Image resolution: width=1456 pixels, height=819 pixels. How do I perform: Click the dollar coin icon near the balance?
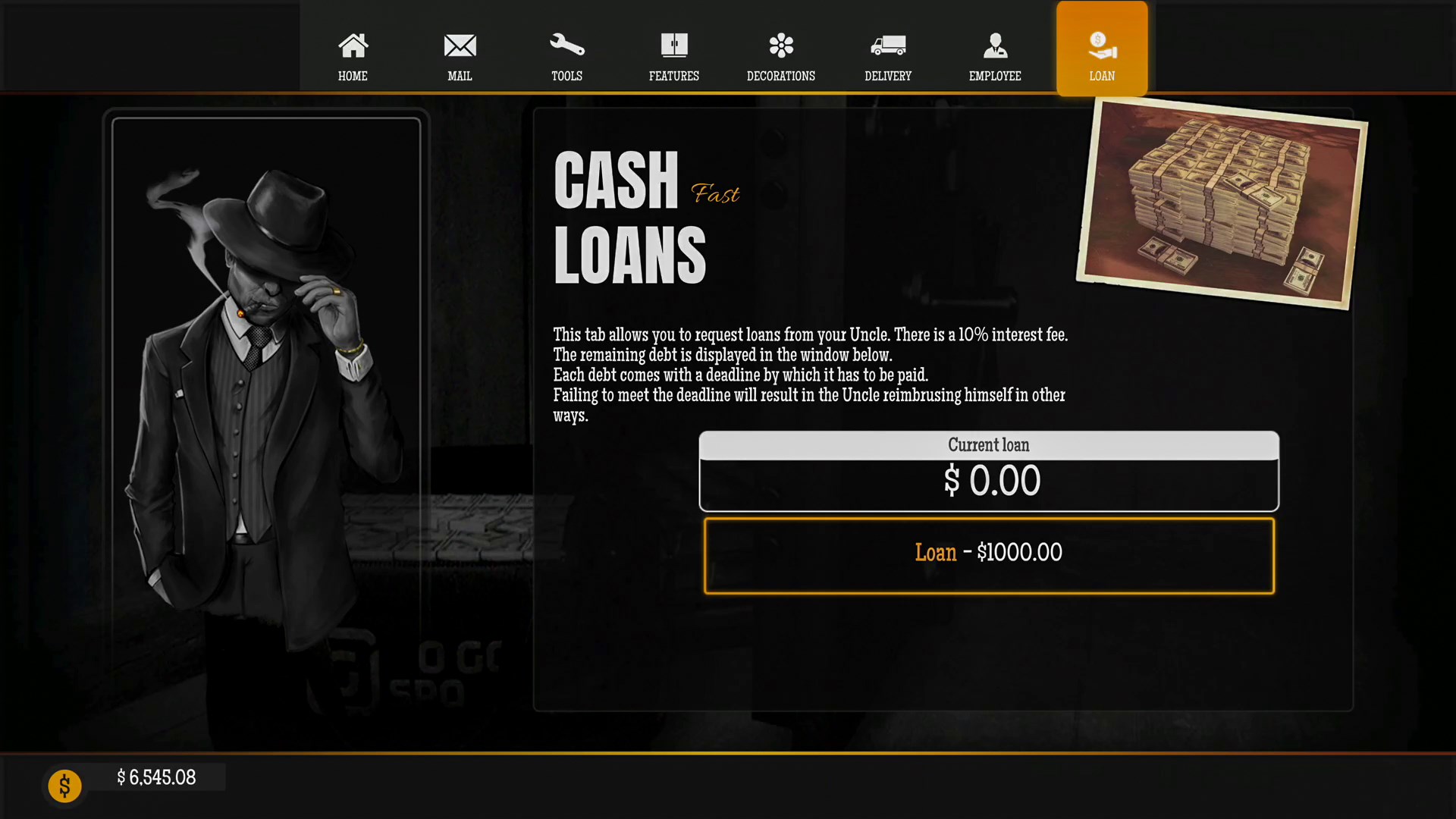(64, 786)
